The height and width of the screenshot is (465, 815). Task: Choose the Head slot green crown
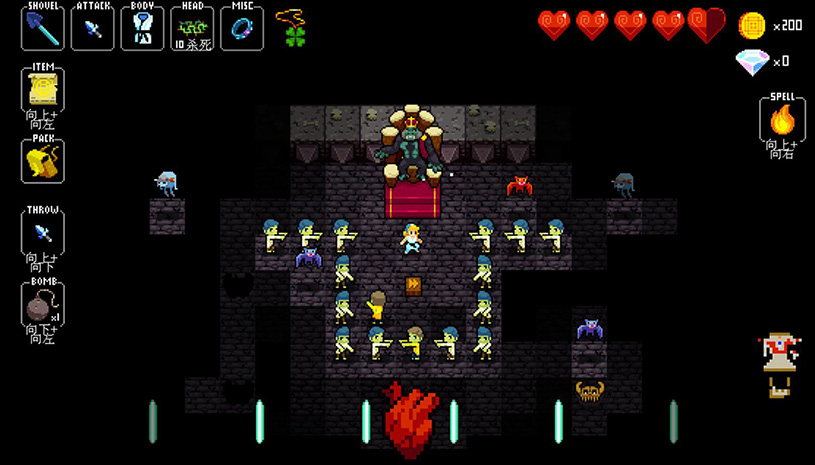[x=191, y=28]
